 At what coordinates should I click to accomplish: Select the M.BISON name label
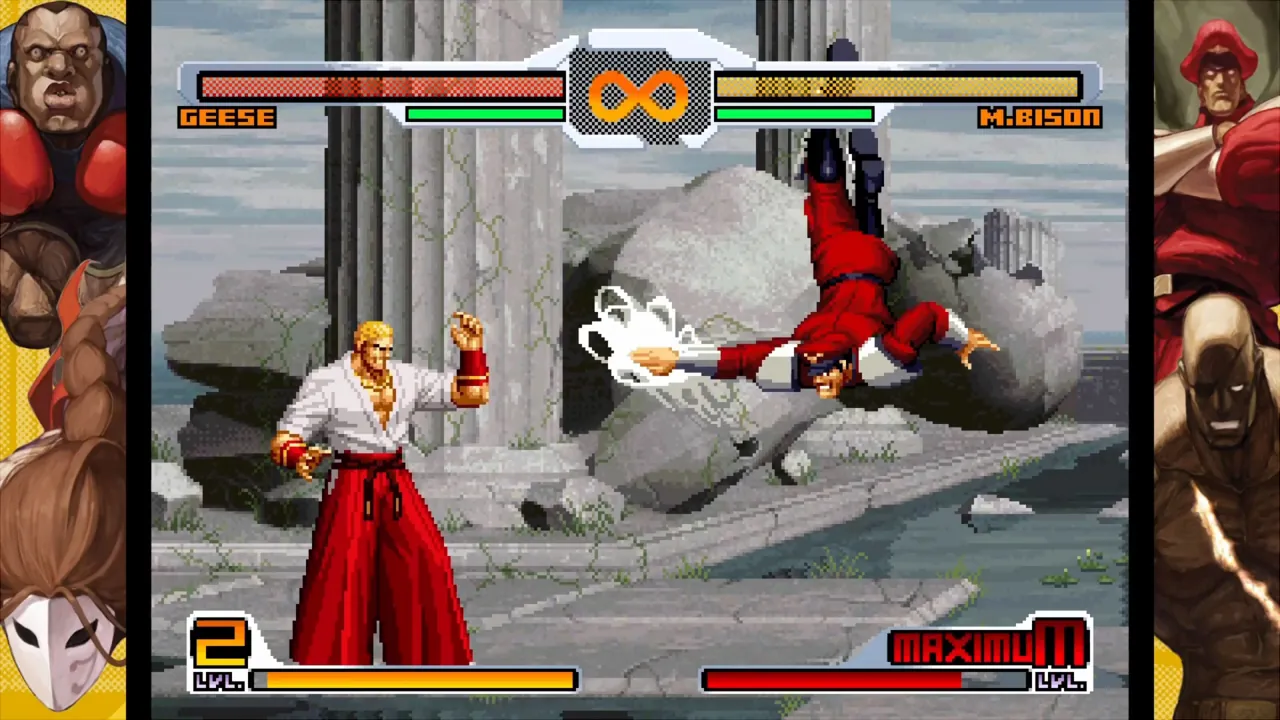1040,117
